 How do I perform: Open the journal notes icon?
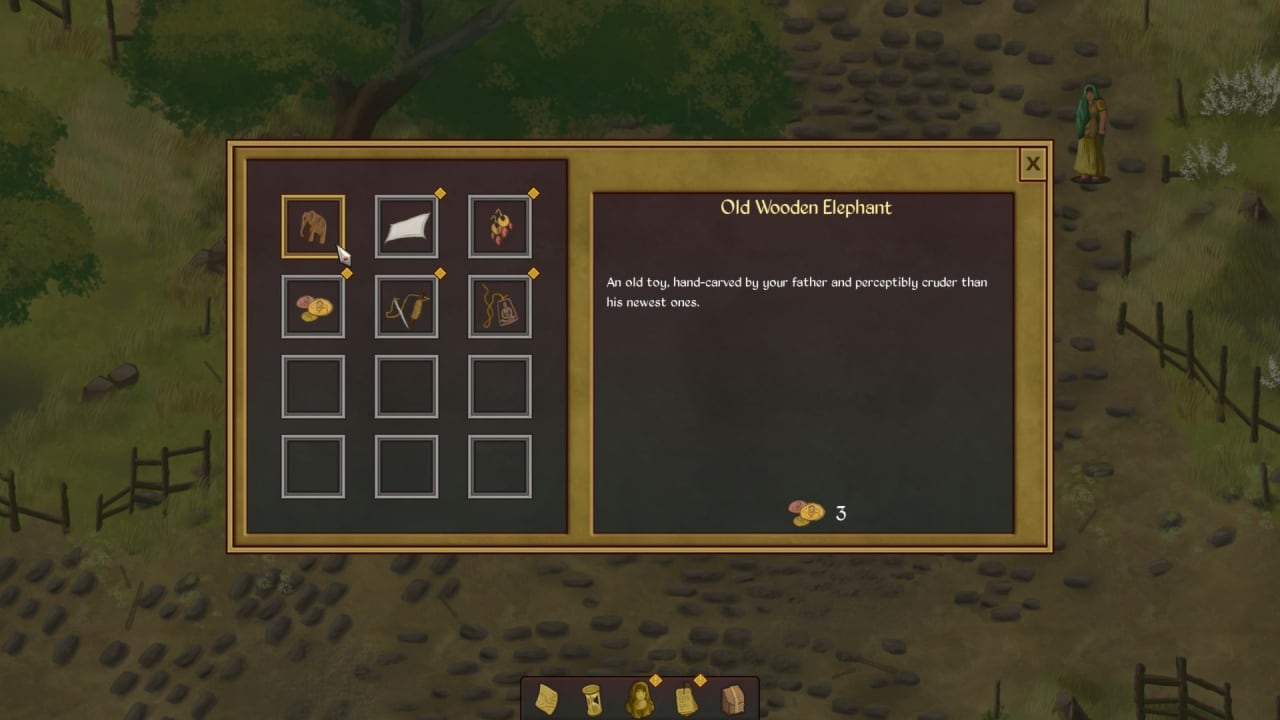[686, 699]
